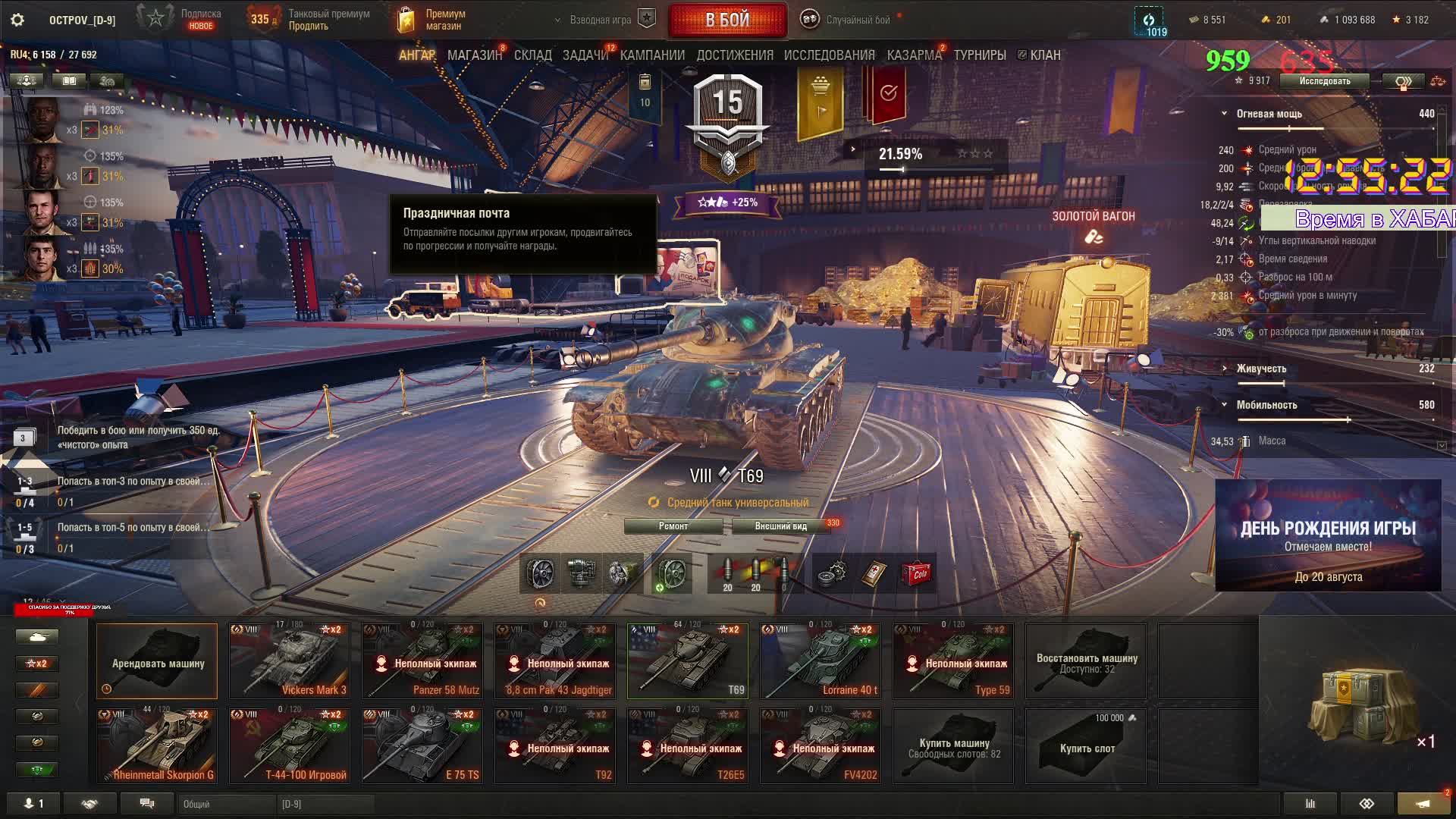This screenshot has width=1456, height=819.
Task: Choose the Lorraine 40 t tank
Action: click(x=821, y=661)
